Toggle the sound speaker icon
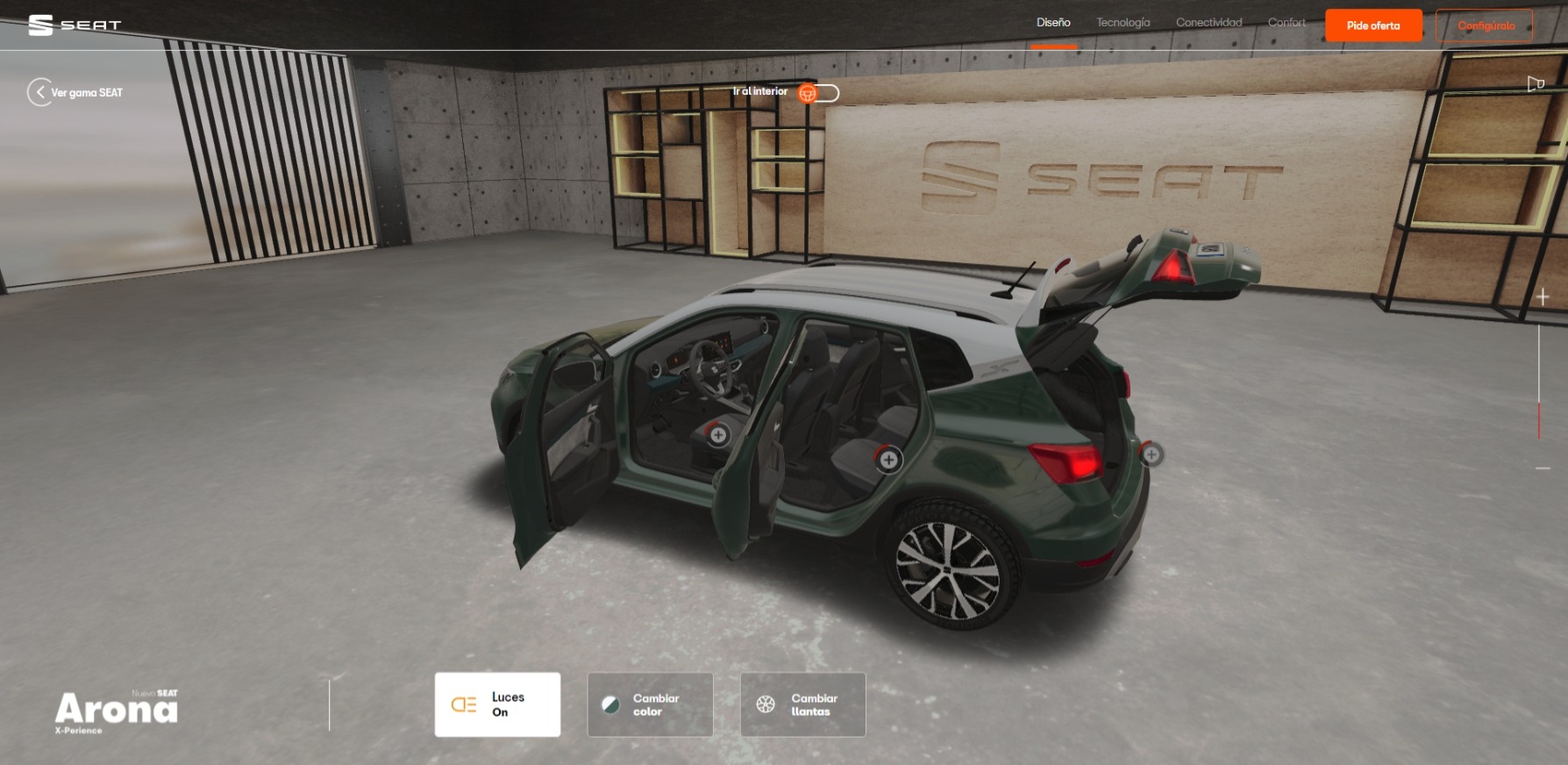 pos(1536,84)
